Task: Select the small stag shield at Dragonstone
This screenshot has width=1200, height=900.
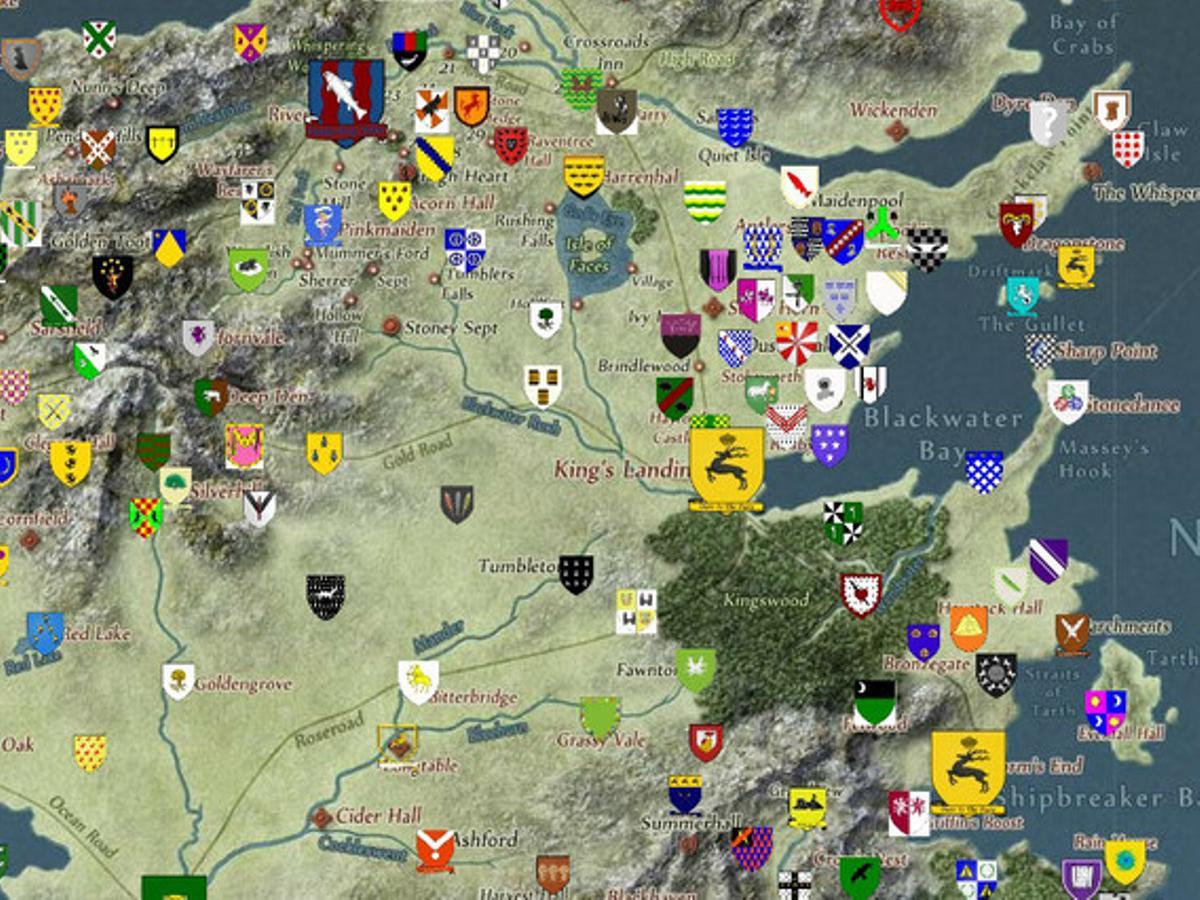Action: point(1076,266)
